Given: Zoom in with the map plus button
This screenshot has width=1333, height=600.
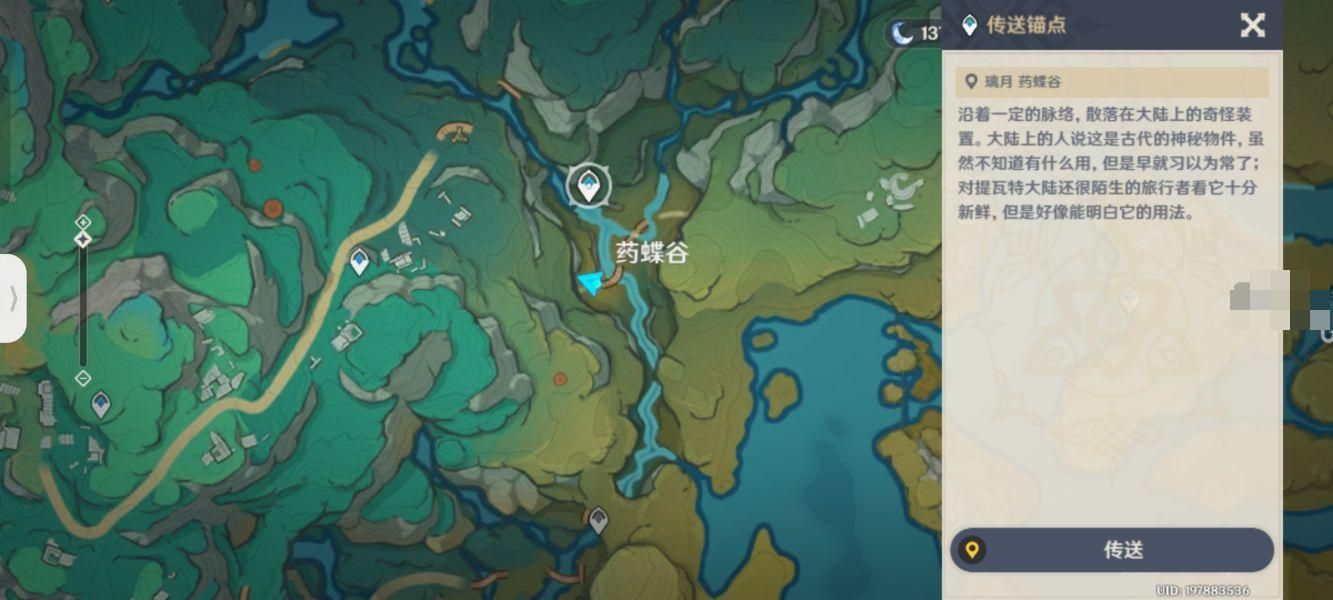Looking at the screenshot, I should [84, 221].
